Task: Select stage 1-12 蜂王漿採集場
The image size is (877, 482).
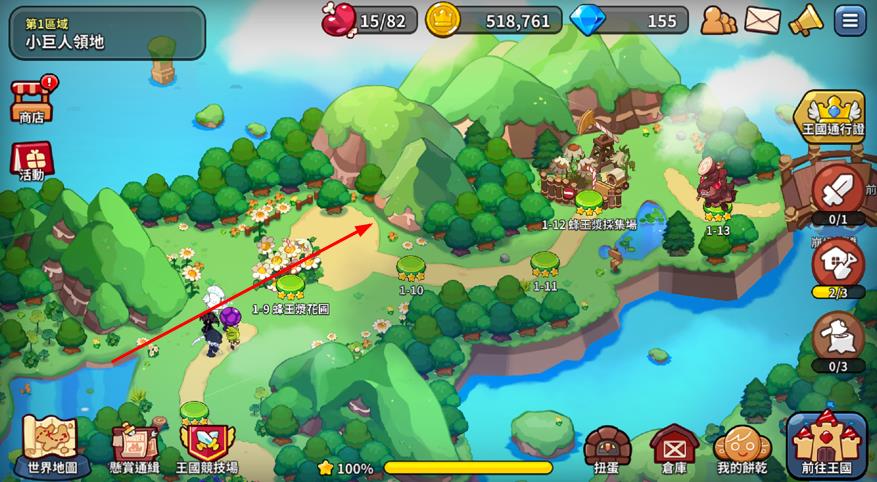Action: click(x=588, y=202)
